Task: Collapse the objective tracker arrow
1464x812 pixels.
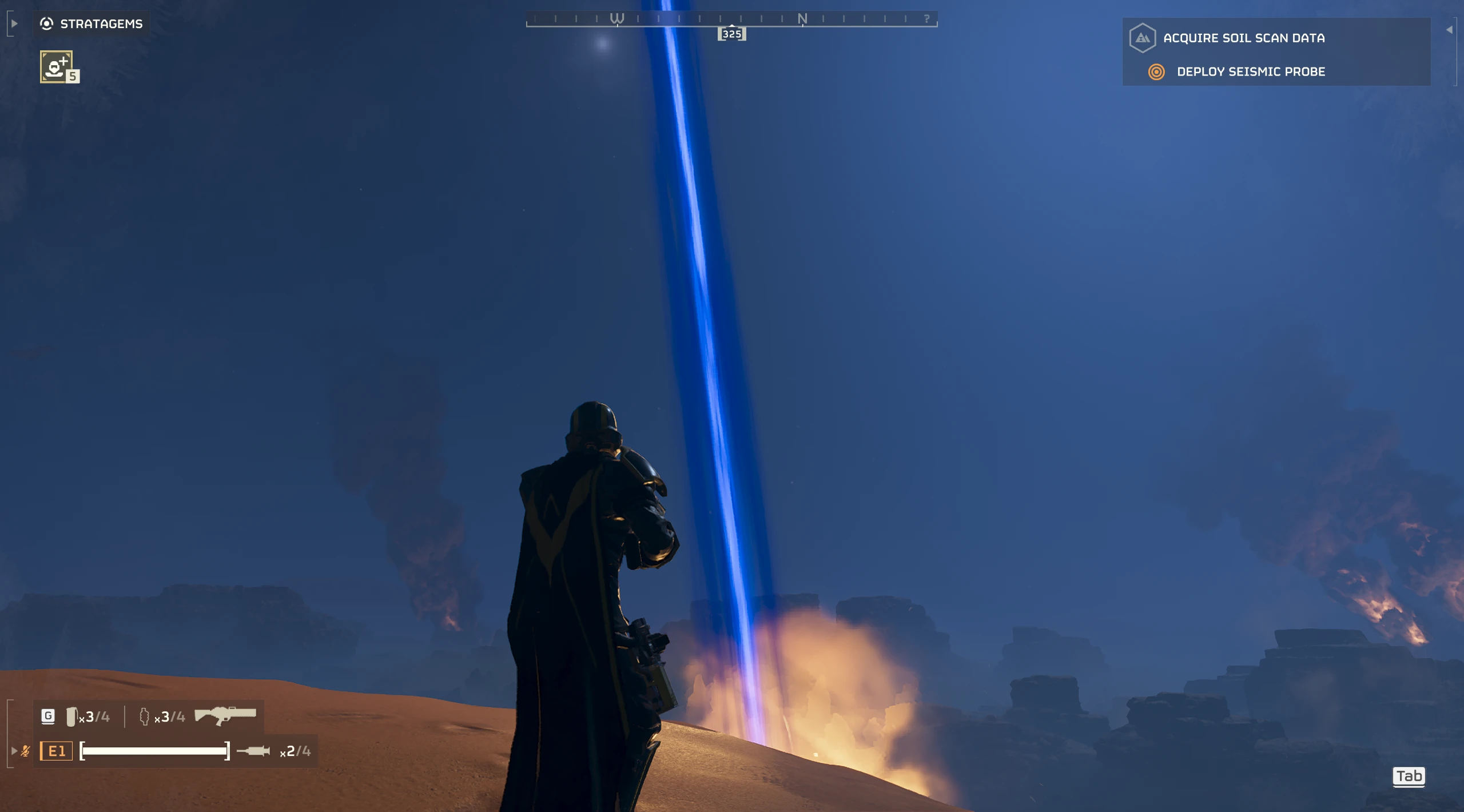Action: [1449, 30]
